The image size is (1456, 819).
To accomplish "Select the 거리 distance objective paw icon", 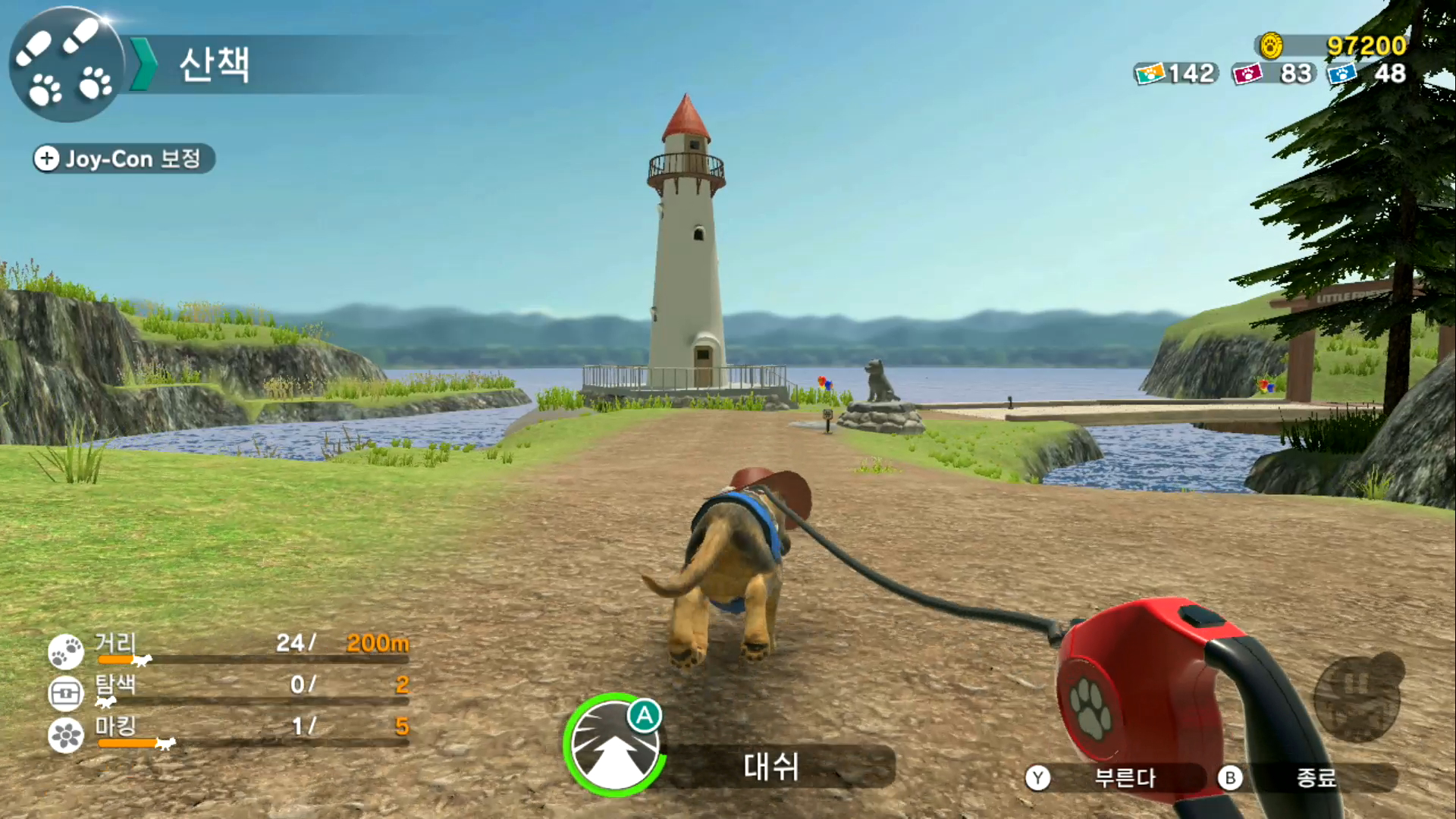I will (66, 651).
